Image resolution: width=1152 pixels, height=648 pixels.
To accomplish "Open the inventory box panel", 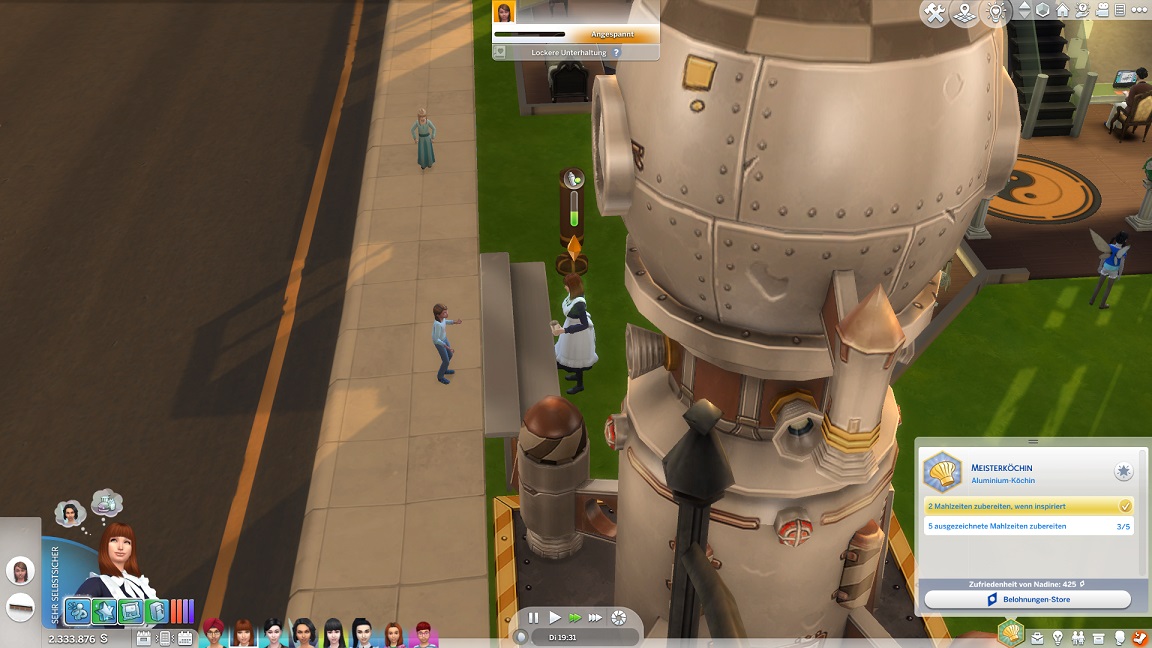I will pyautogui.click(x=1099, y=637).
